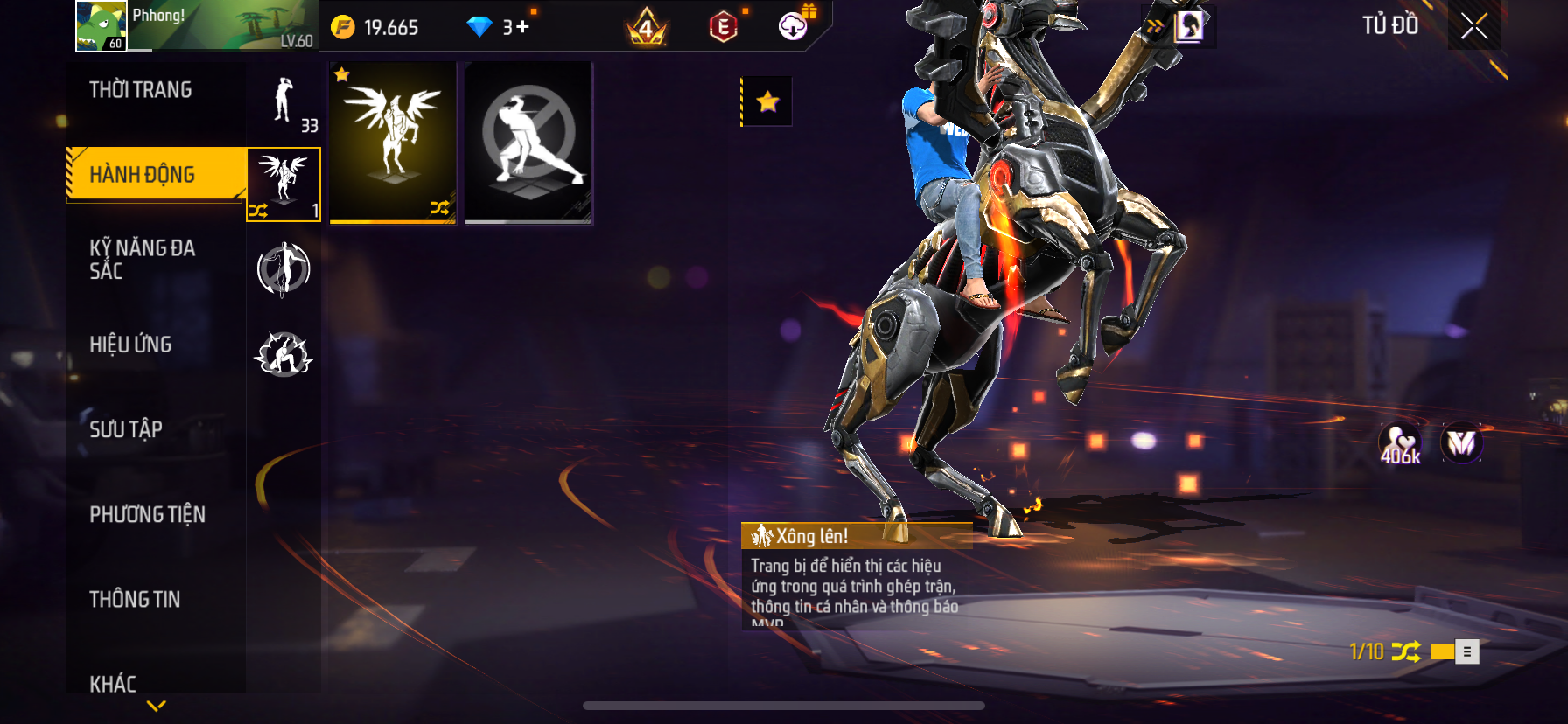Close the Tủ Đồ wardrobe screen
Screen dimensions: 1568x724
coord(1474,26)
